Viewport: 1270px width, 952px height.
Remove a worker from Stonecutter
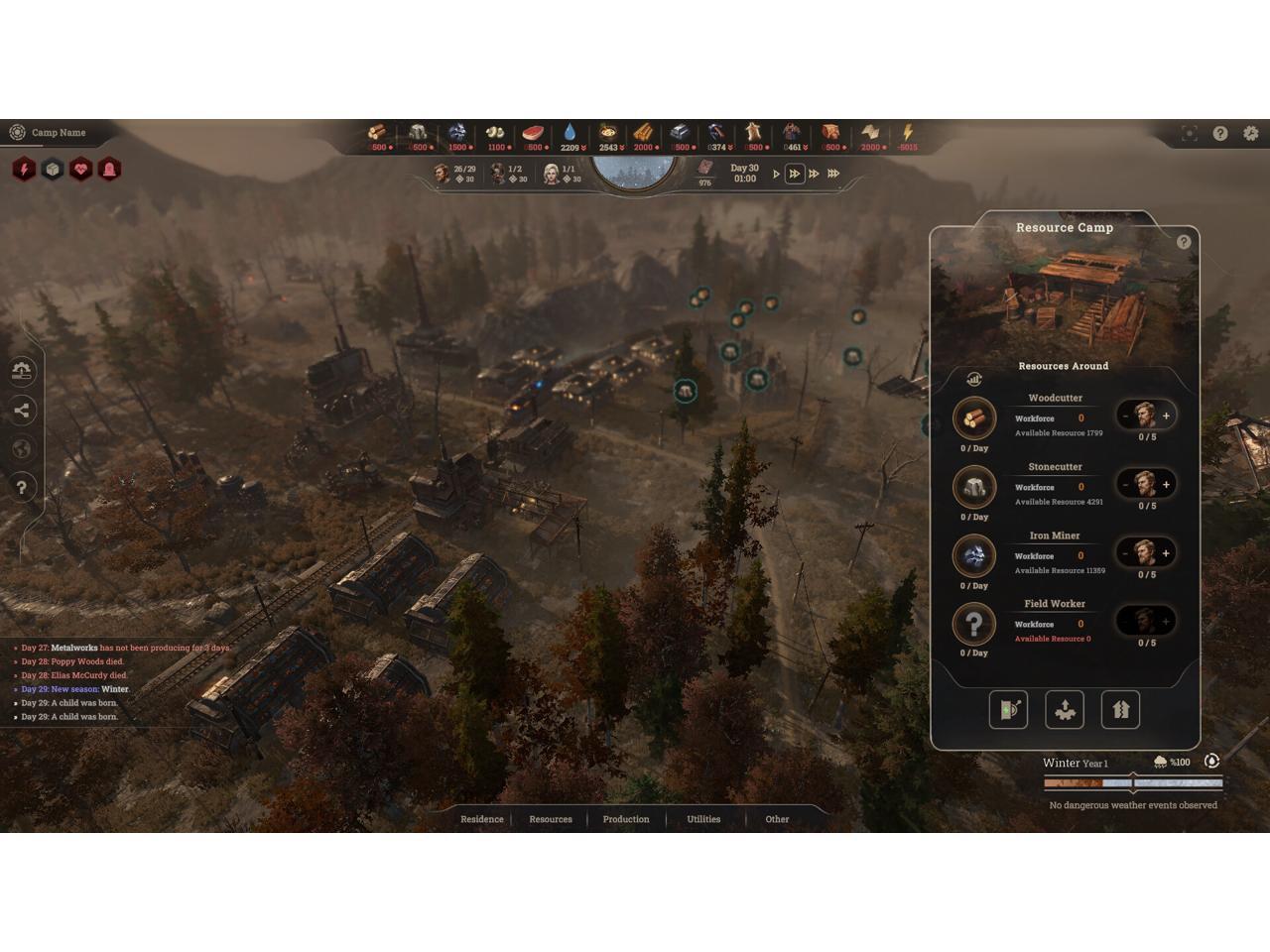tap(1125, 485)
